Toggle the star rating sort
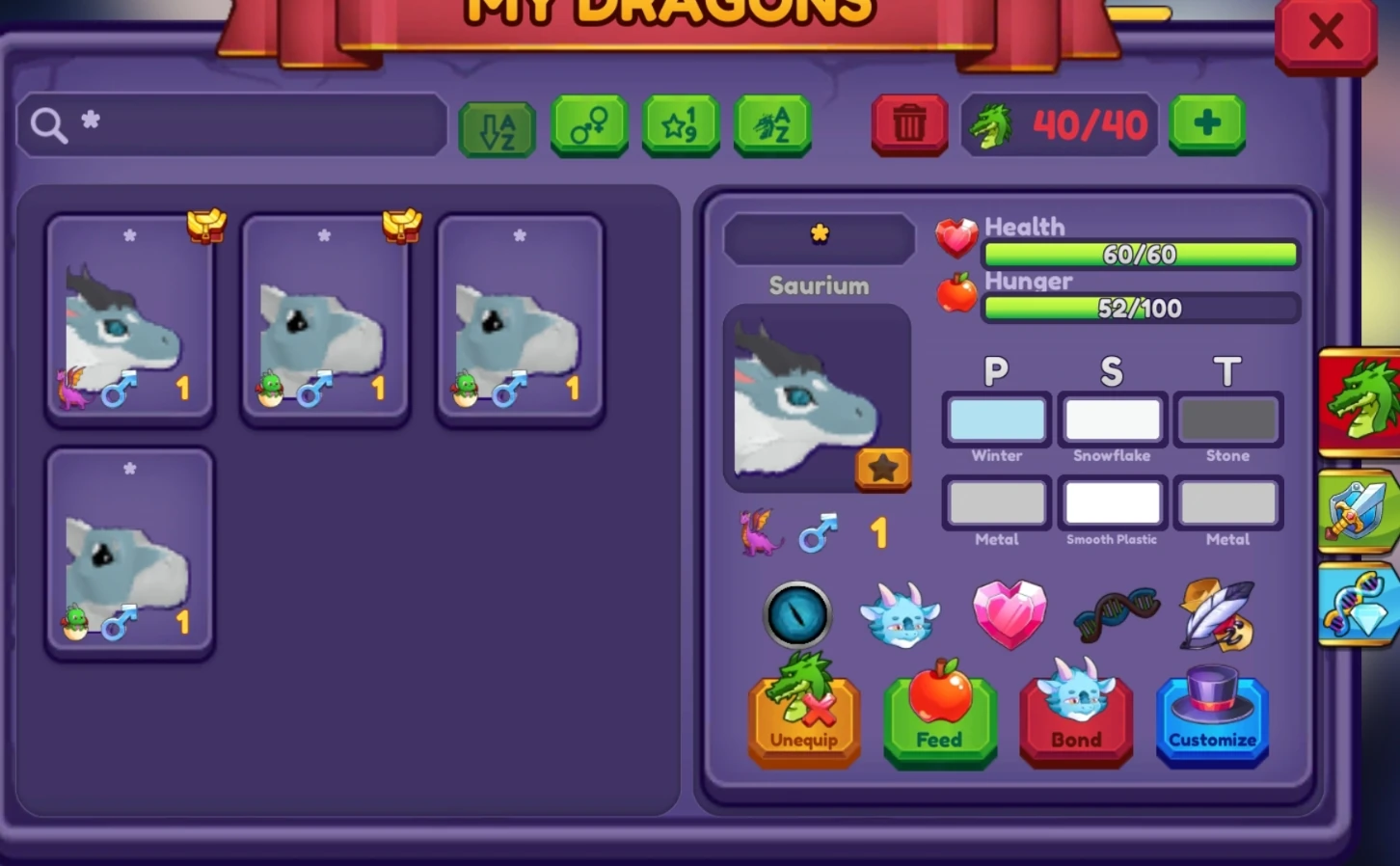The height and width of the screenshot is (866, 1400). click(680, 124)
